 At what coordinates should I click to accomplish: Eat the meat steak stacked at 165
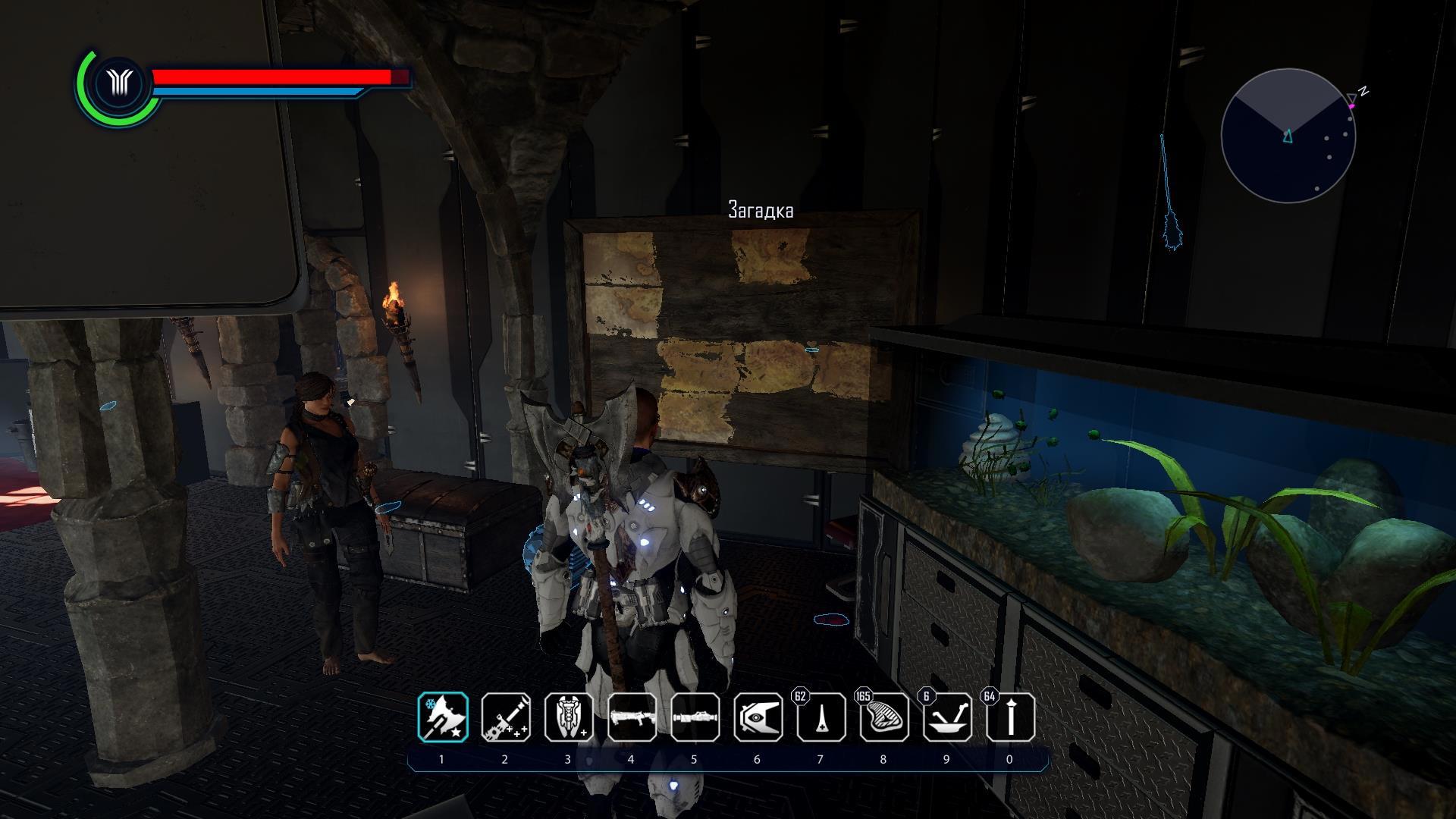click(883, 717)
